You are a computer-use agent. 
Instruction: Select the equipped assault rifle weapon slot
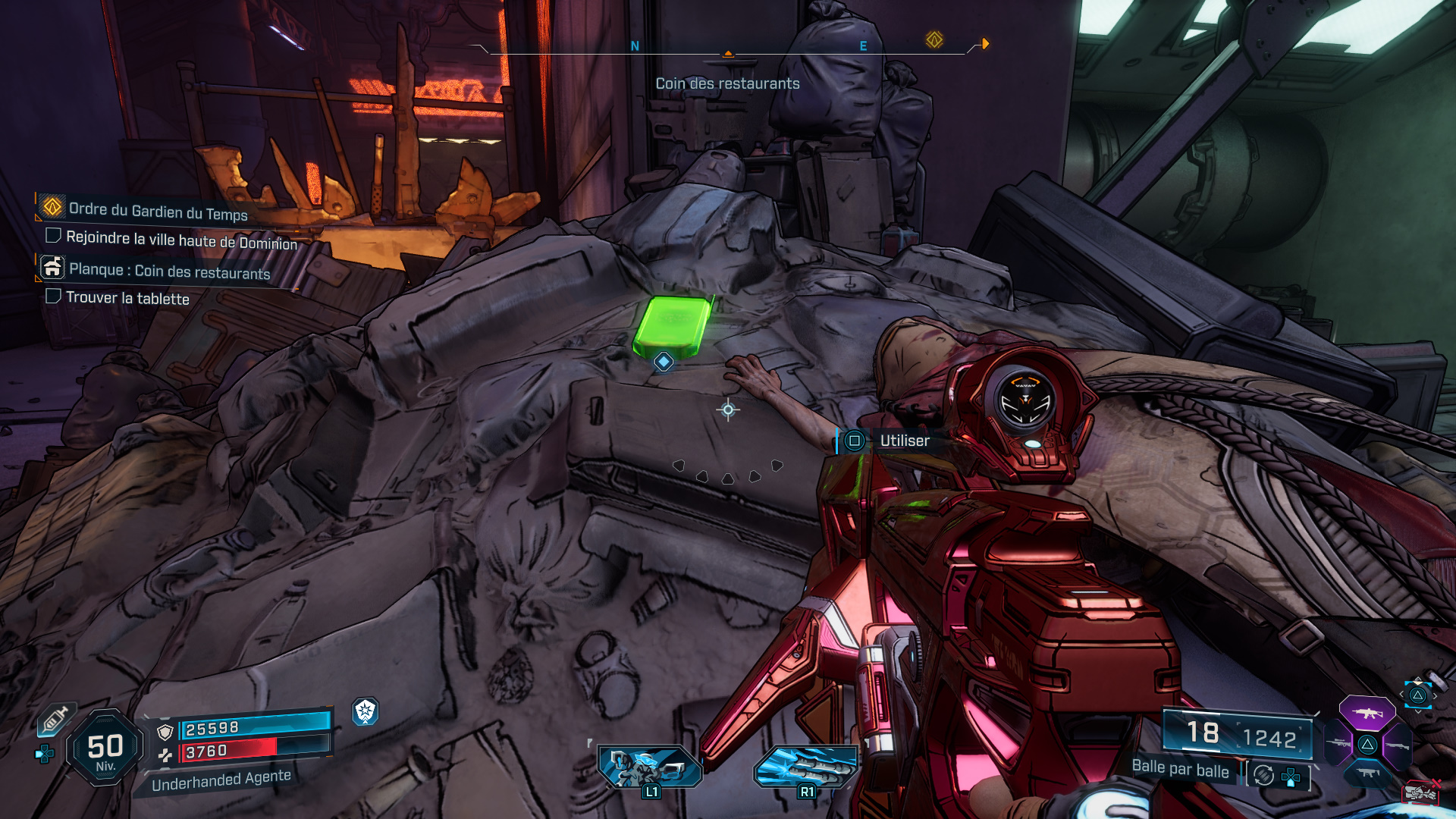[1367, 713]
